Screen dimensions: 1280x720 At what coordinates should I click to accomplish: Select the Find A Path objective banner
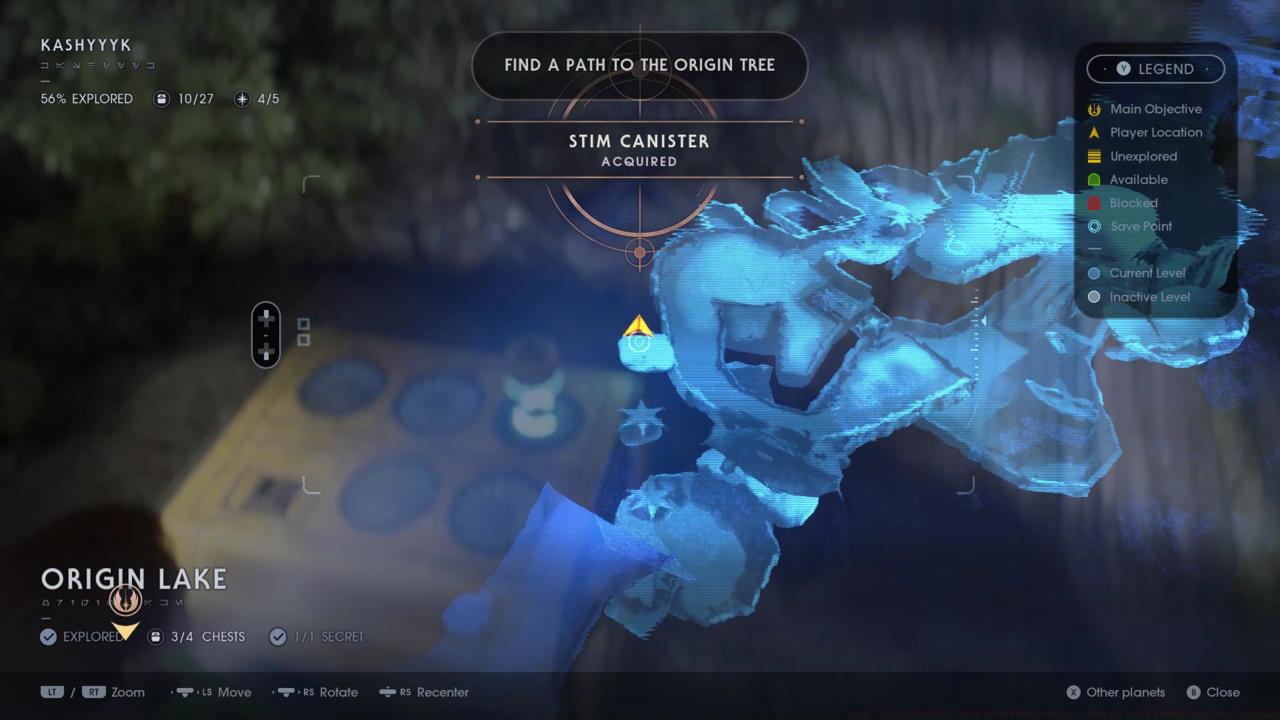pos(639,64)
